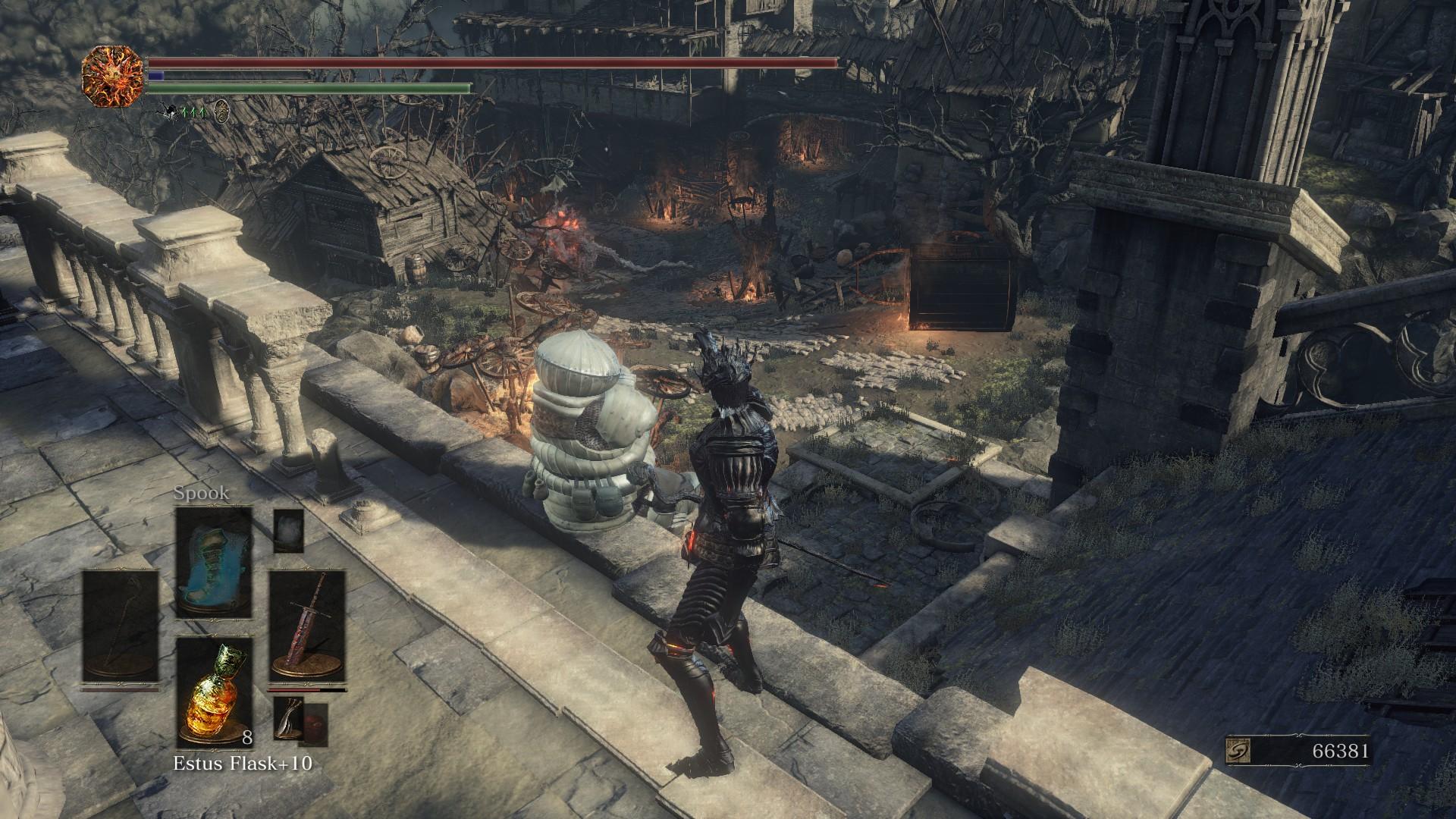This screenshot has height=819, width=1456.
Task: Click the spider buff status icon
Action: click(168, 112)
